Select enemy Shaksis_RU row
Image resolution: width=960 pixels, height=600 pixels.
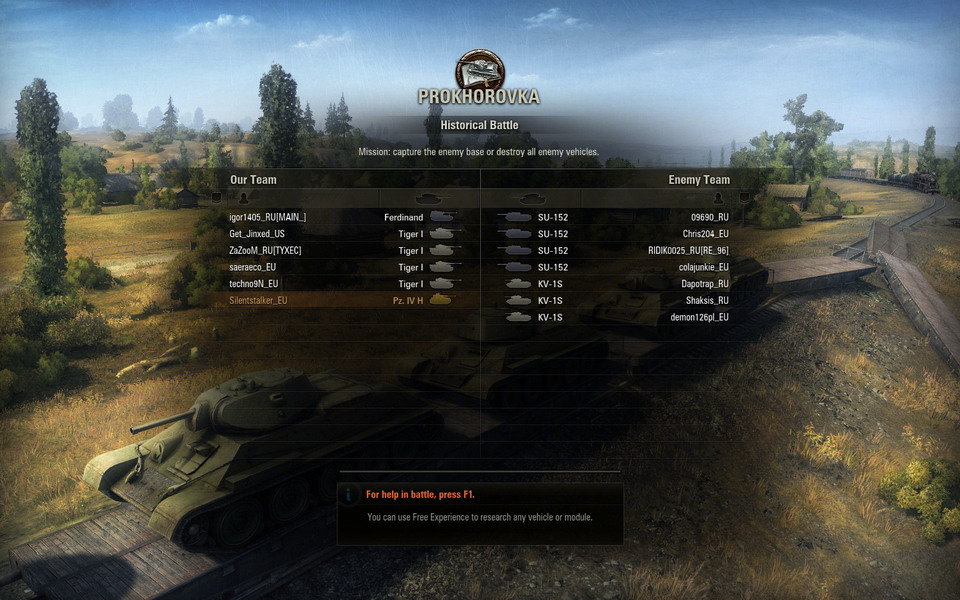pos(707,300)
